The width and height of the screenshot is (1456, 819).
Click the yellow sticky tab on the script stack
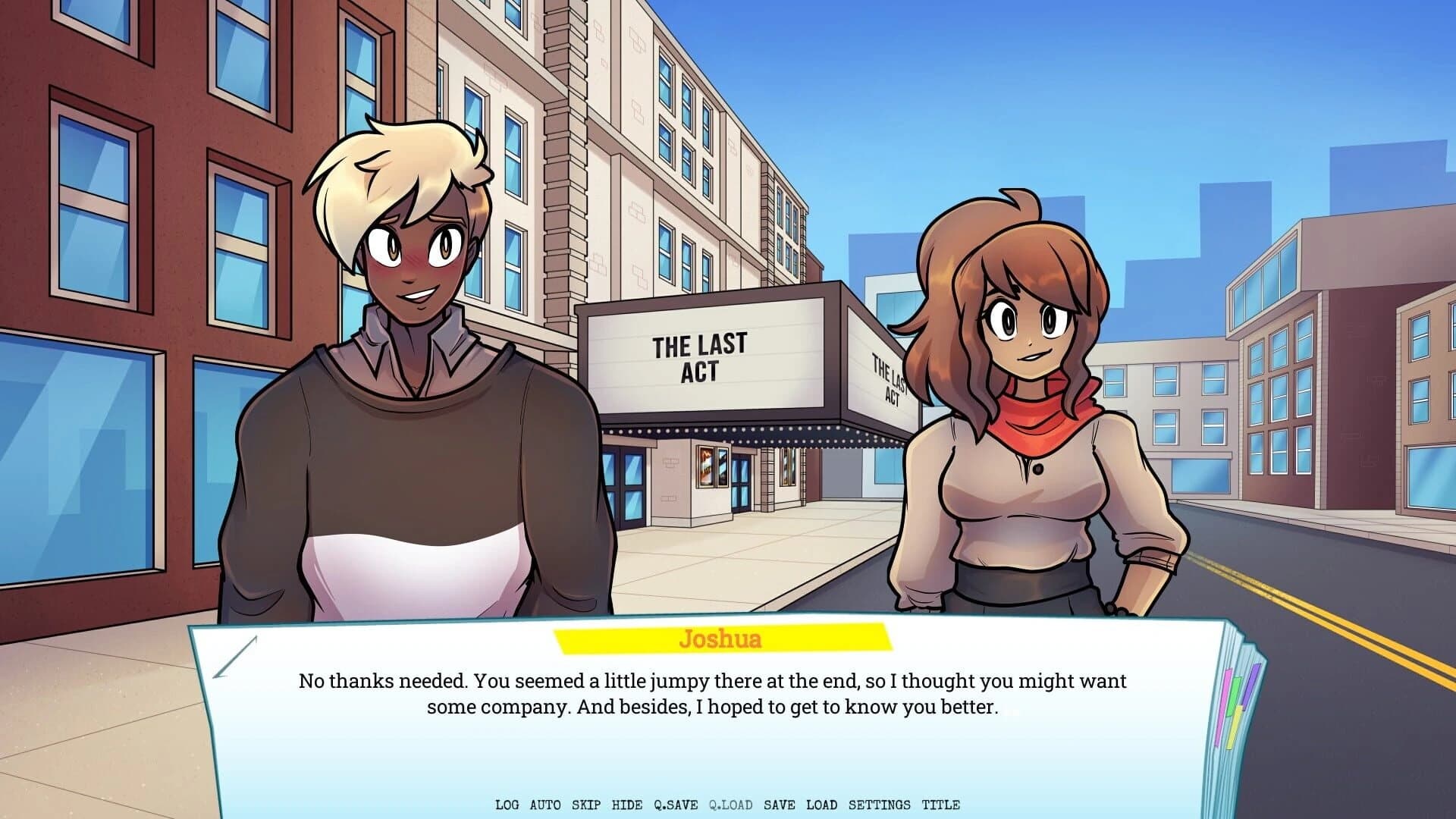tap(1234, 728)
